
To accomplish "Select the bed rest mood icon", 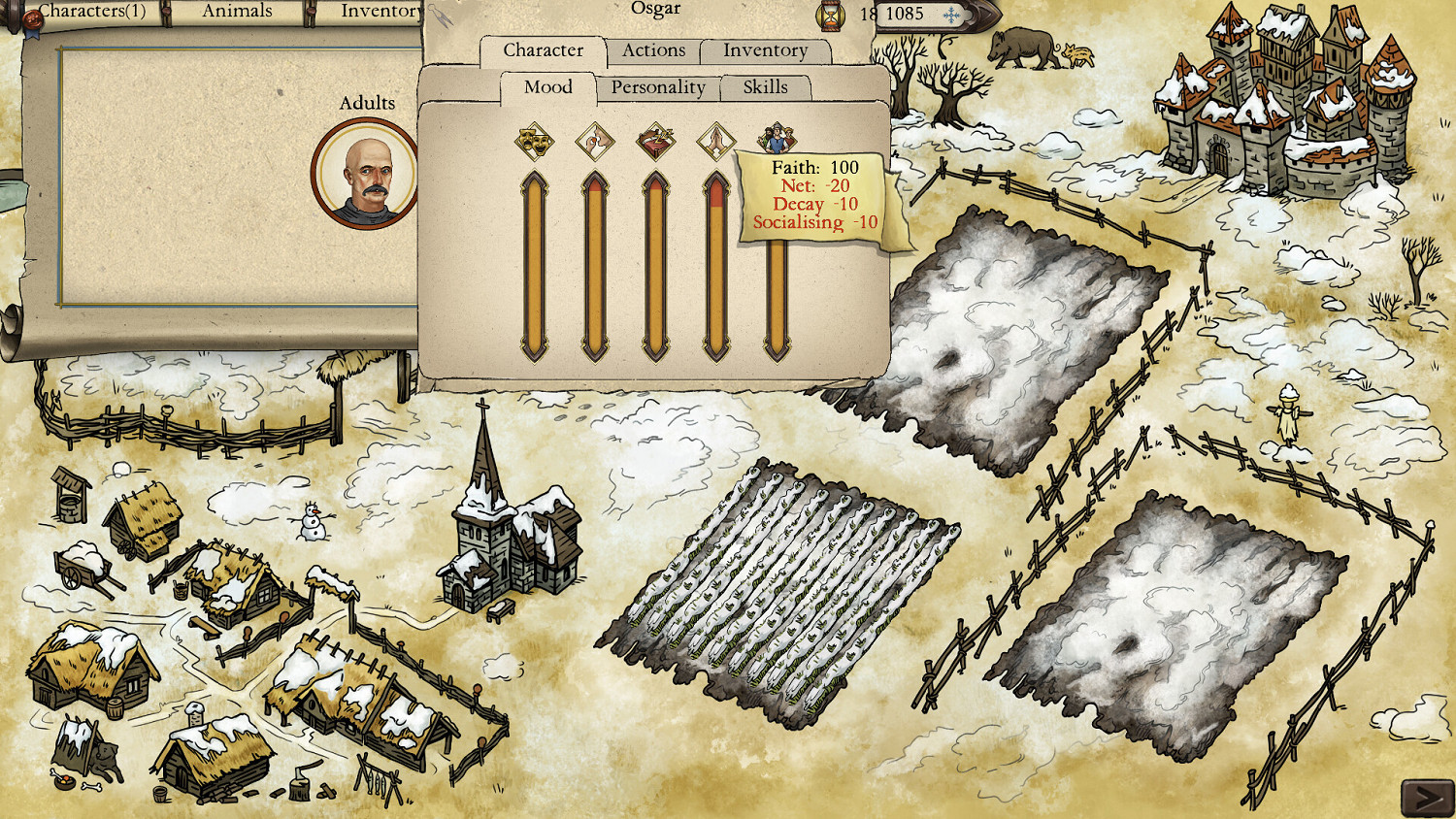I will pyautogui.click(x=657, y=141).
